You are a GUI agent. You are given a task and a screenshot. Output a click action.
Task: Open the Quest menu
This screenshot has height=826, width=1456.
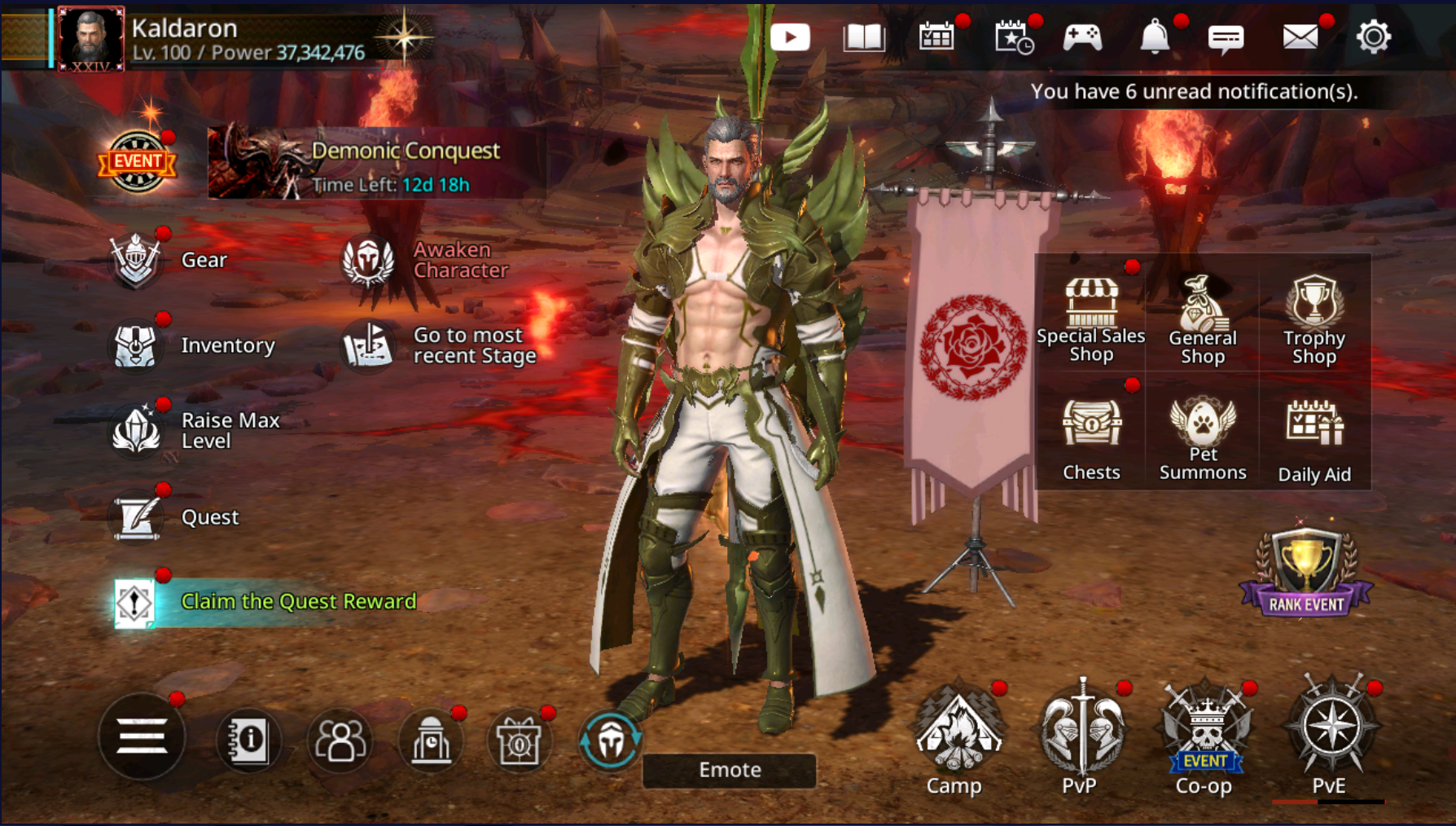pyautogui.click(x=175, y=516)
